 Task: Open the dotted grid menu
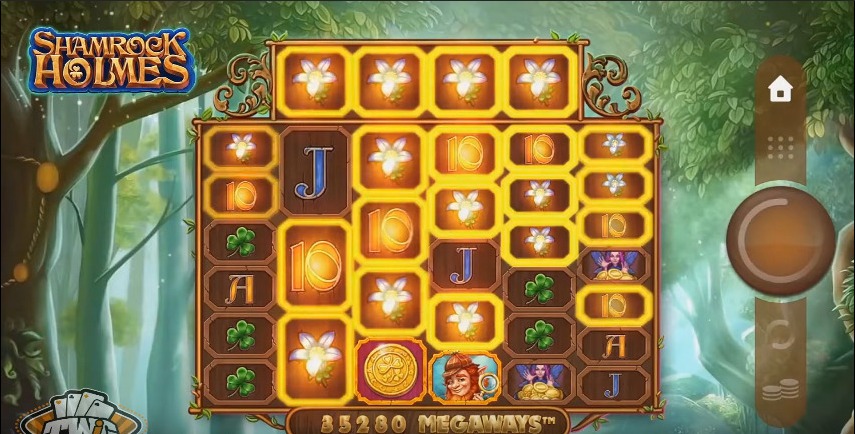(780, 148)
